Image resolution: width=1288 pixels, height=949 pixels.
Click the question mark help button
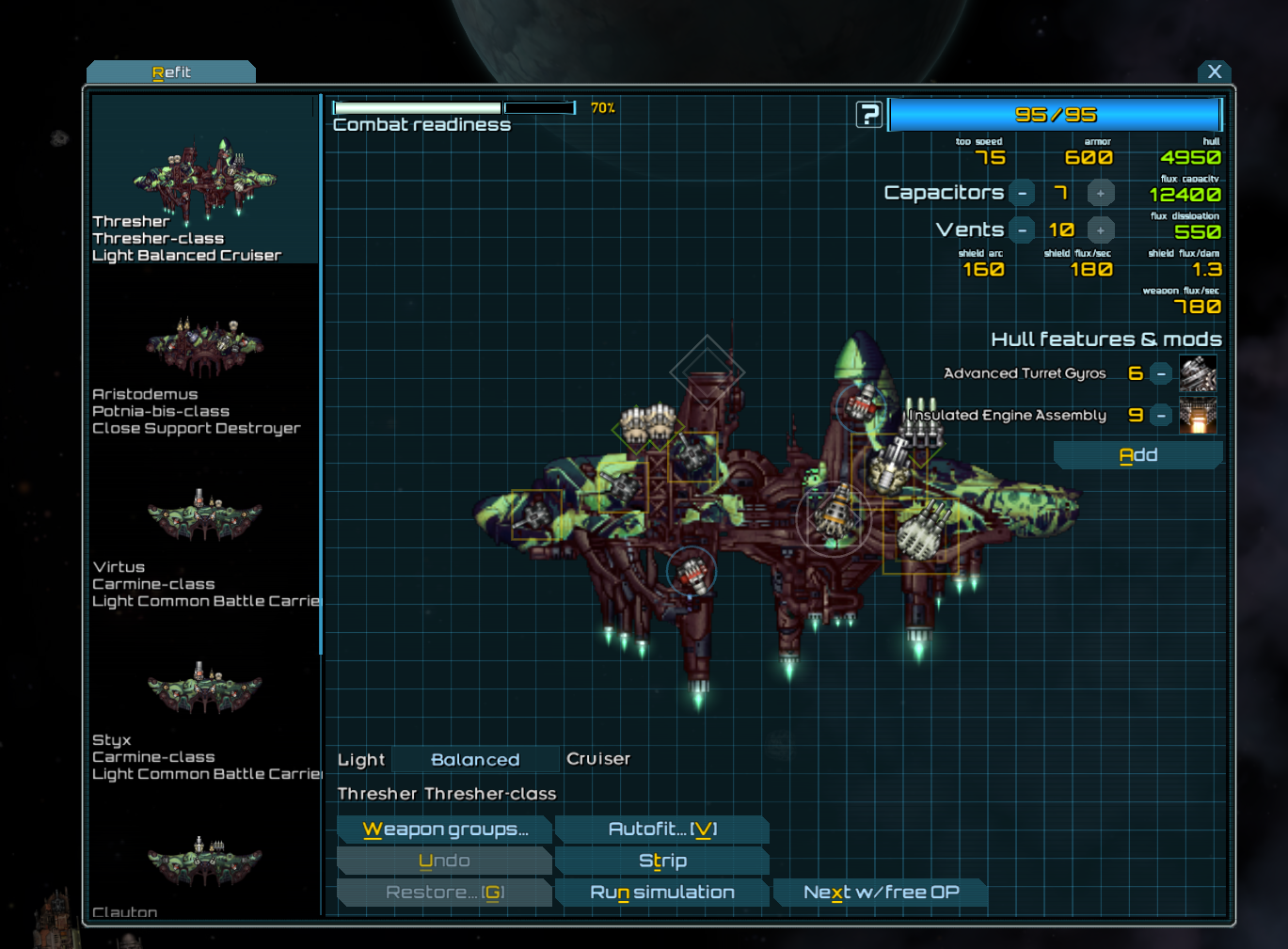(x=868, y=115)
